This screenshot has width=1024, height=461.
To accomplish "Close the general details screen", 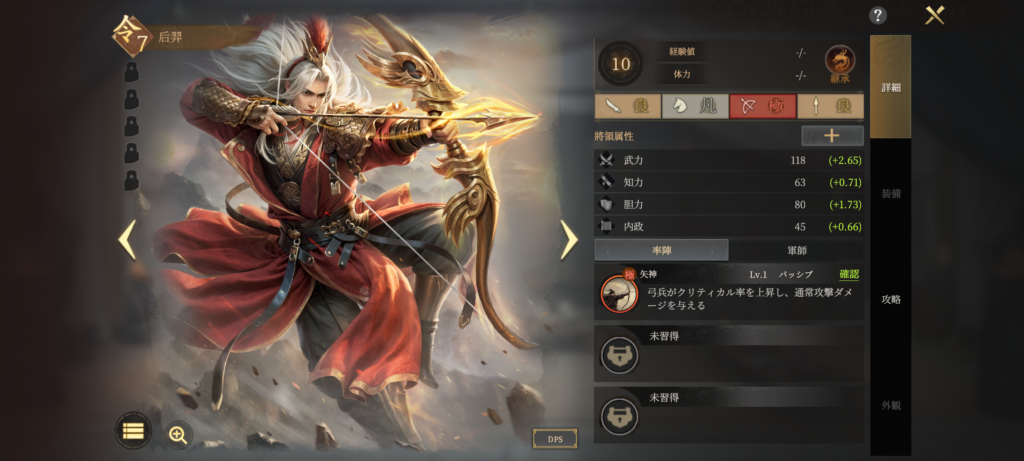I will pyautogui.click(x=935, y=15).
